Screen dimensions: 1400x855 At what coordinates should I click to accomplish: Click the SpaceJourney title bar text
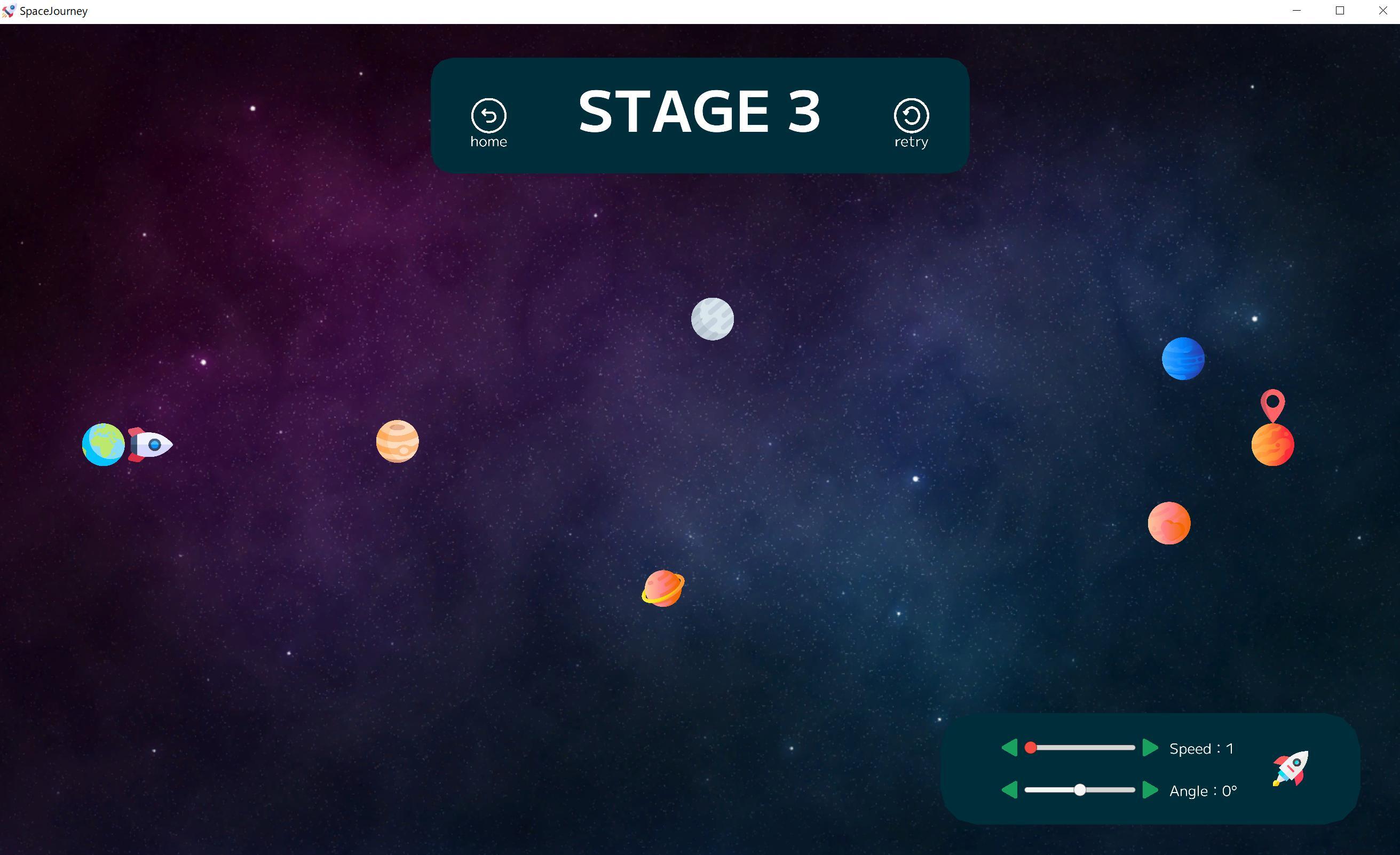coord(53,11)
